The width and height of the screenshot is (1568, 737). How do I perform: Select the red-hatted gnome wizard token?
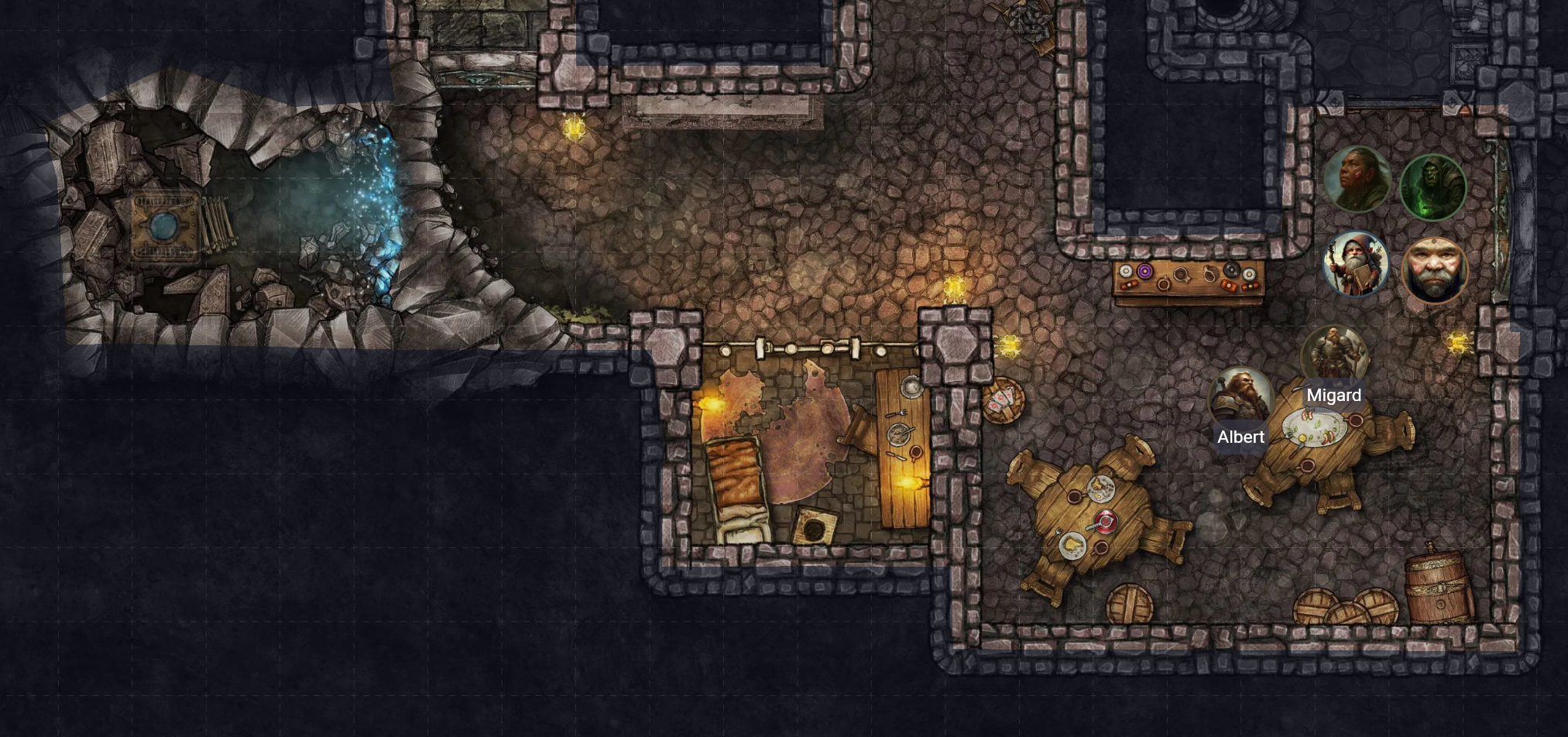1355,263
